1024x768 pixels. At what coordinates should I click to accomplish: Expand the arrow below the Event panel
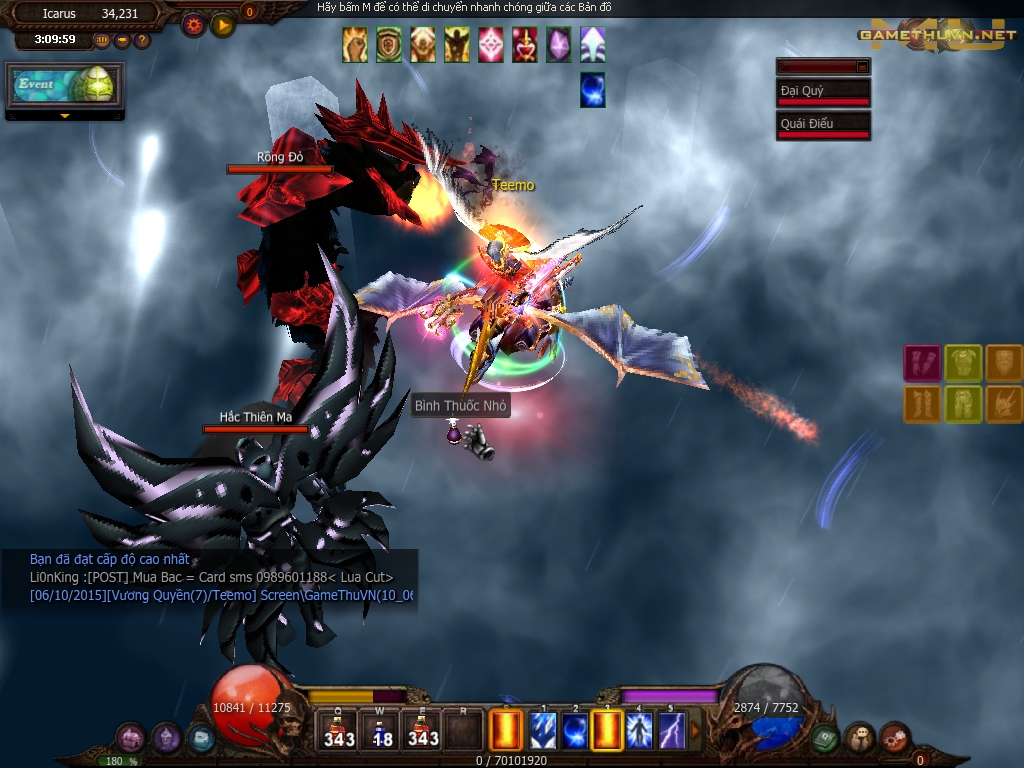pos(65,116)
